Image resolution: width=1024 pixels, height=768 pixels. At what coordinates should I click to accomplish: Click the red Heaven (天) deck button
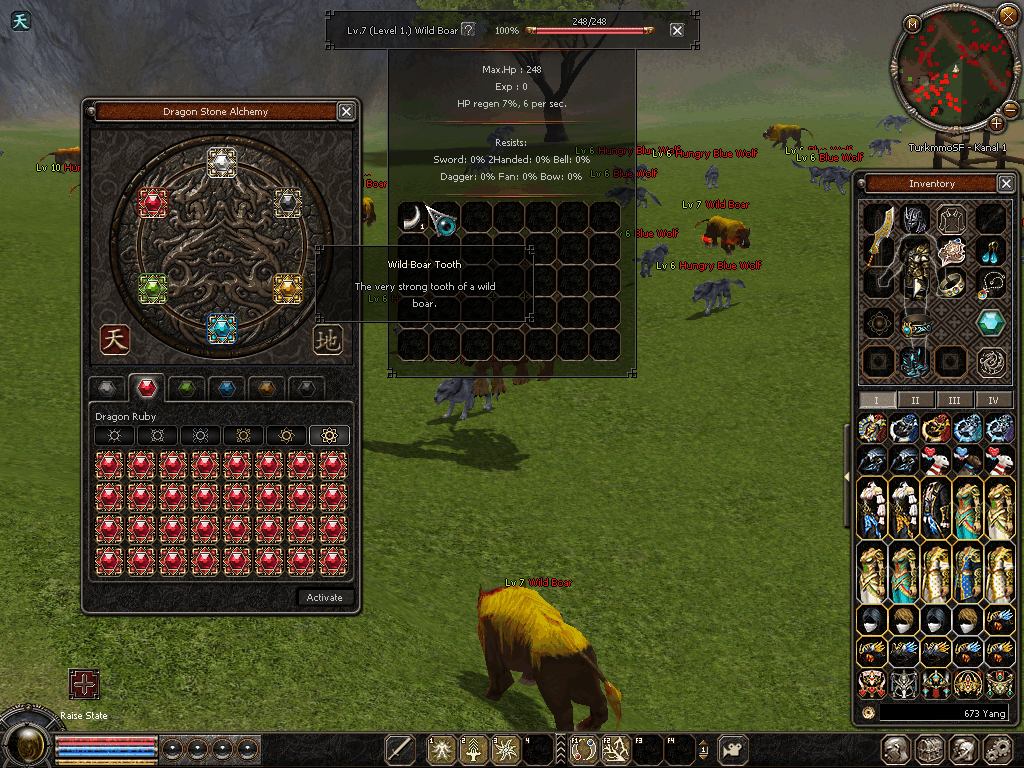tap(114, 339)
